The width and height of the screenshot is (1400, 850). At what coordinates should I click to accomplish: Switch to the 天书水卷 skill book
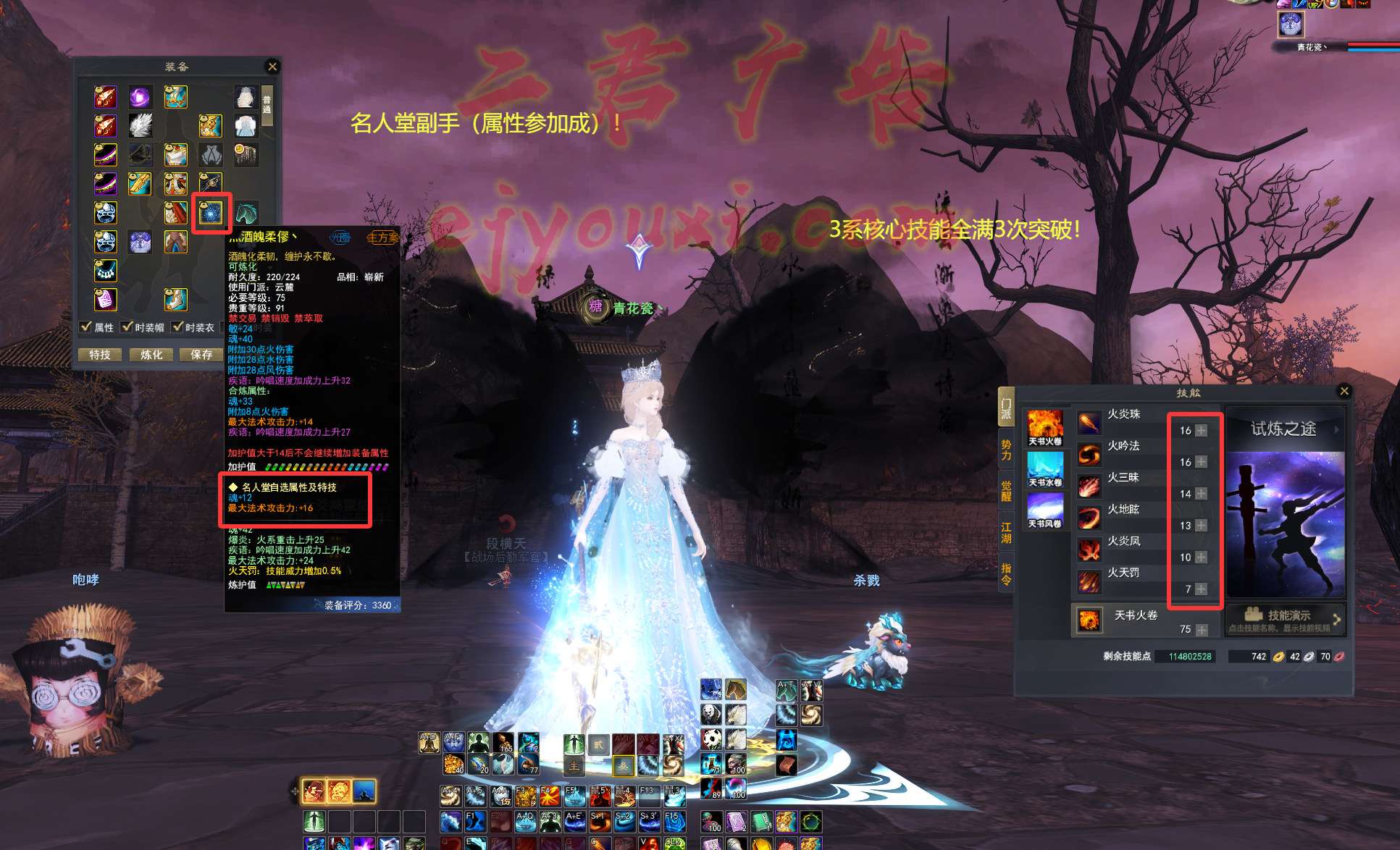(1045, 469)
